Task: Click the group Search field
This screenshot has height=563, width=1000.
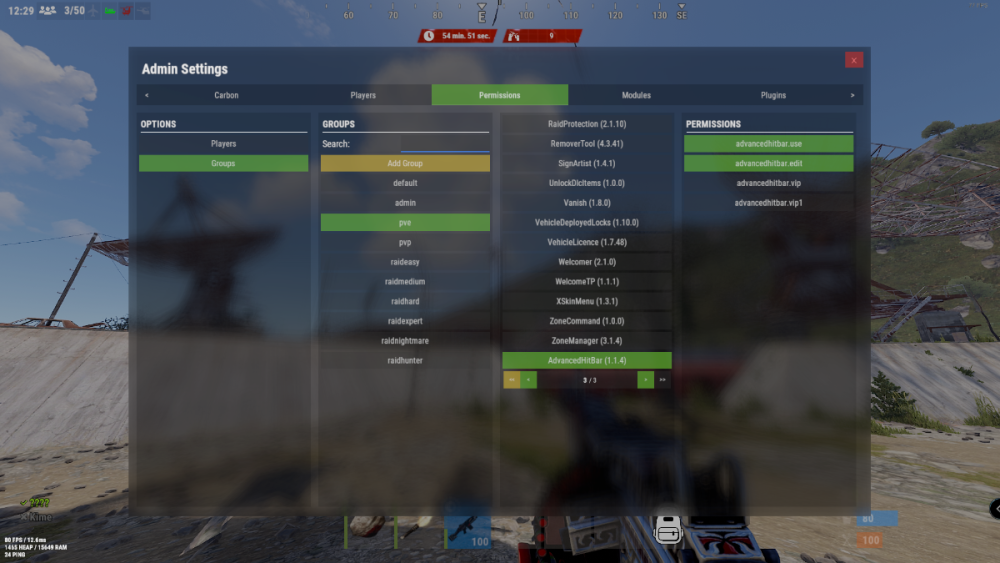Action: tap(444, 144)
